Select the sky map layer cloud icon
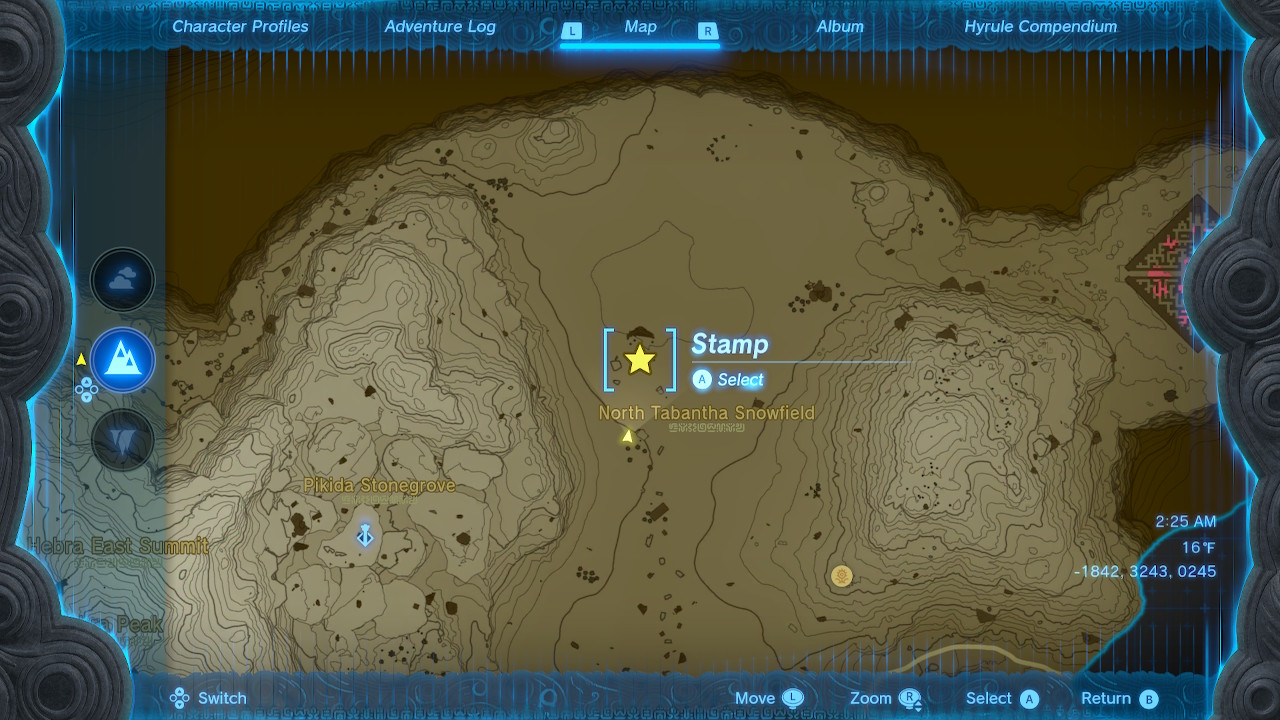Screen dimensions: 1280x720 122,280
